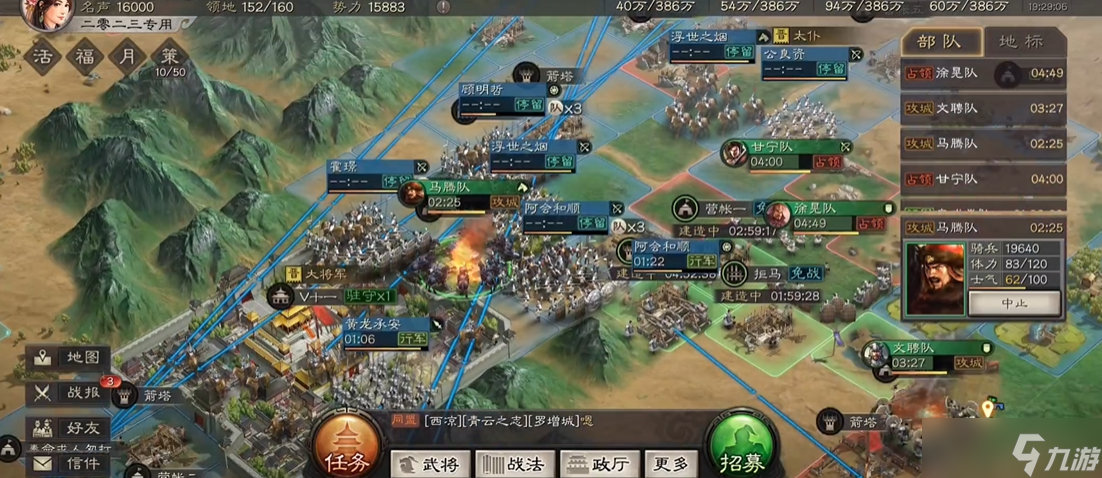
Task: Open the 武将 generals menu
Action: pyautogui.click(x=429, y=463)
